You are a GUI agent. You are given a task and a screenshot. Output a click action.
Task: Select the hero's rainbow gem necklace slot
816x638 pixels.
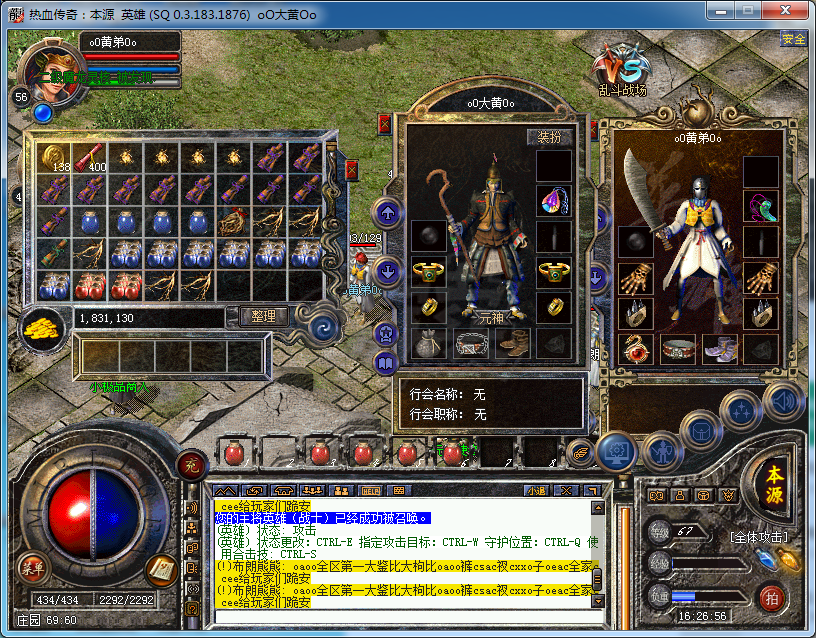pyautogui.click(x=553, y=201)
